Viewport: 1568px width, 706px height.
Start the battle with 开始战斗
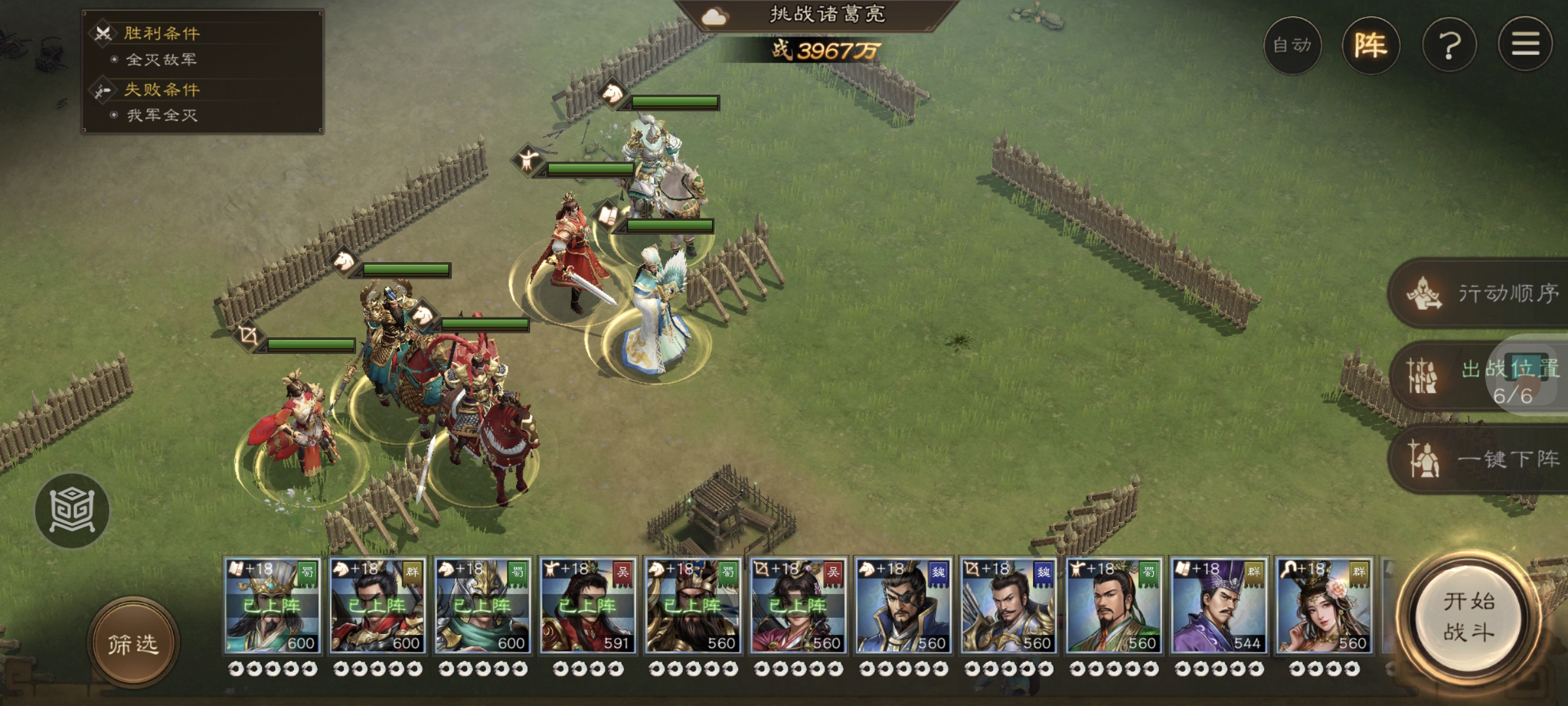click(1469, 616)
